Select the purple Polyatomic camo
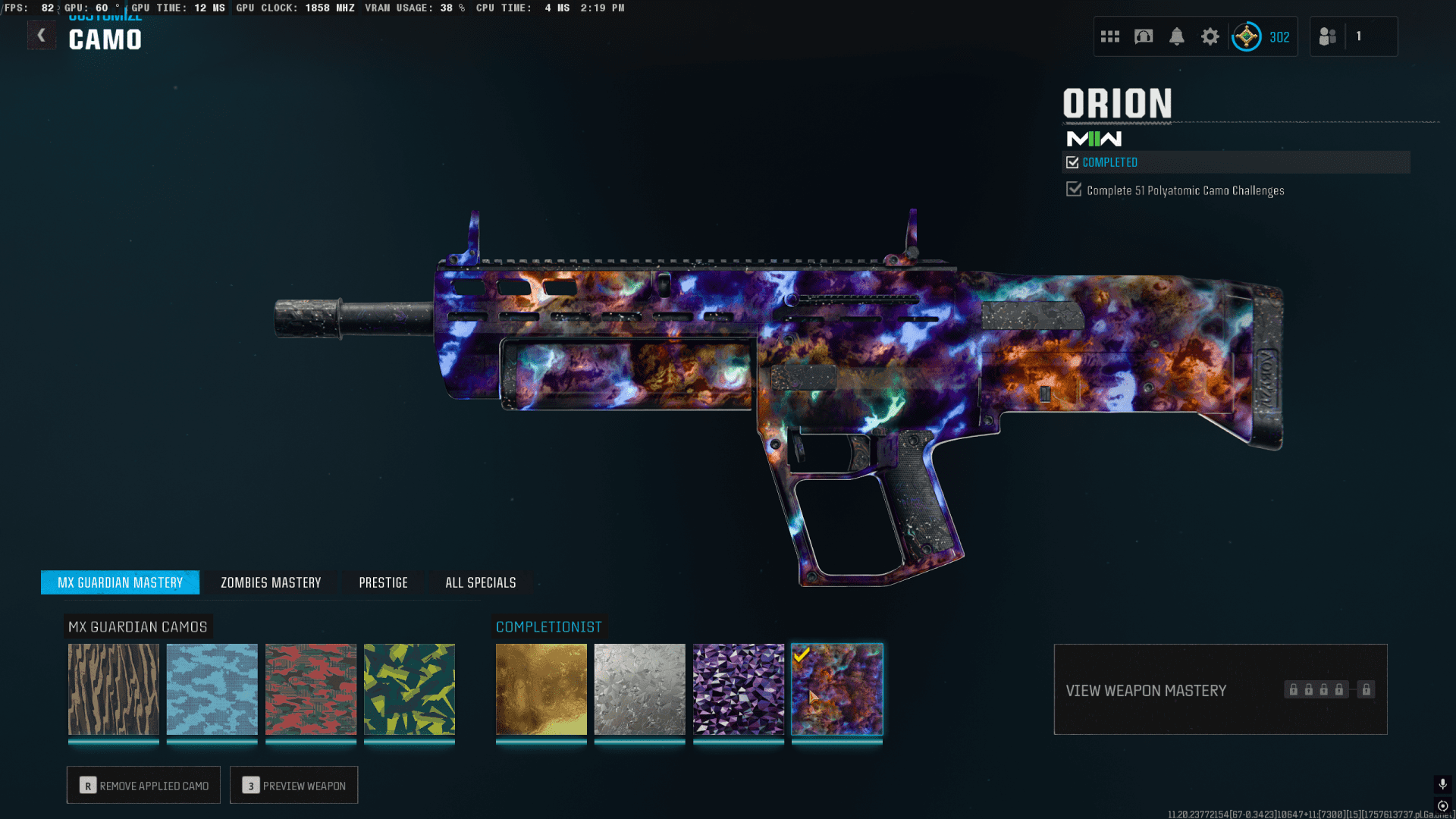Image resolution: width=1456 pixels, height=819 pixels. pyautogui.click(x=739, y=689)
